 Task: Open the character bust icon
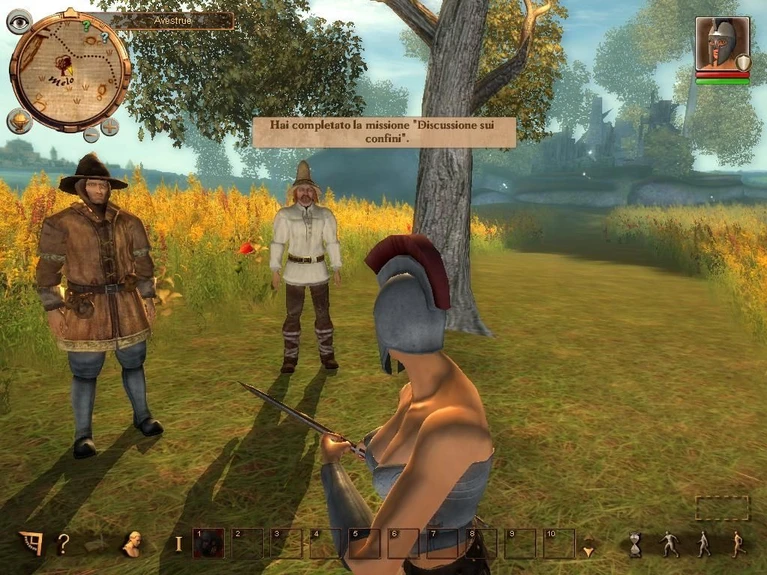point(130,544)
